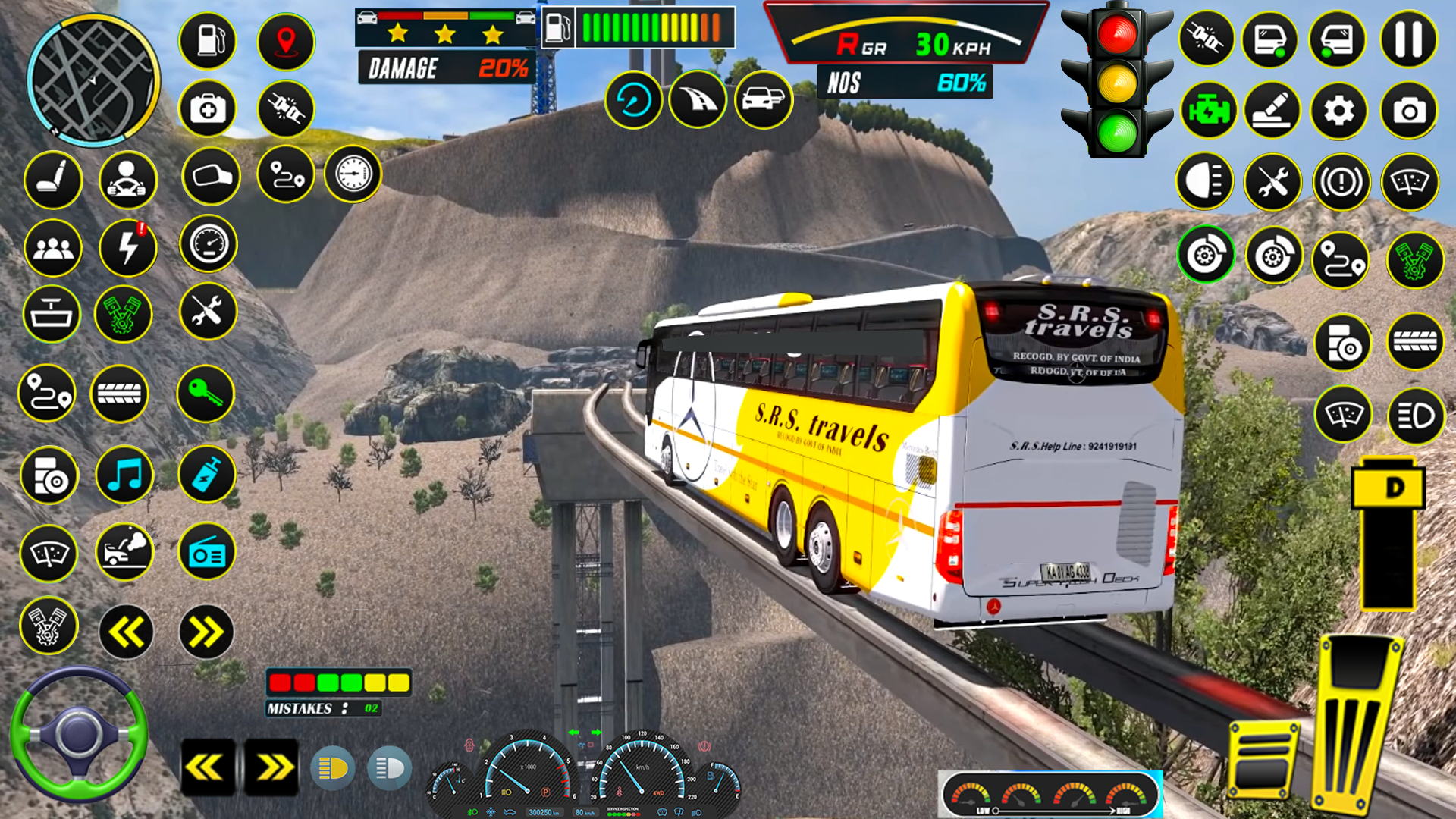Open the circular minimap
This screenshot has width=1456, height=819.
[x=93, y=81]
